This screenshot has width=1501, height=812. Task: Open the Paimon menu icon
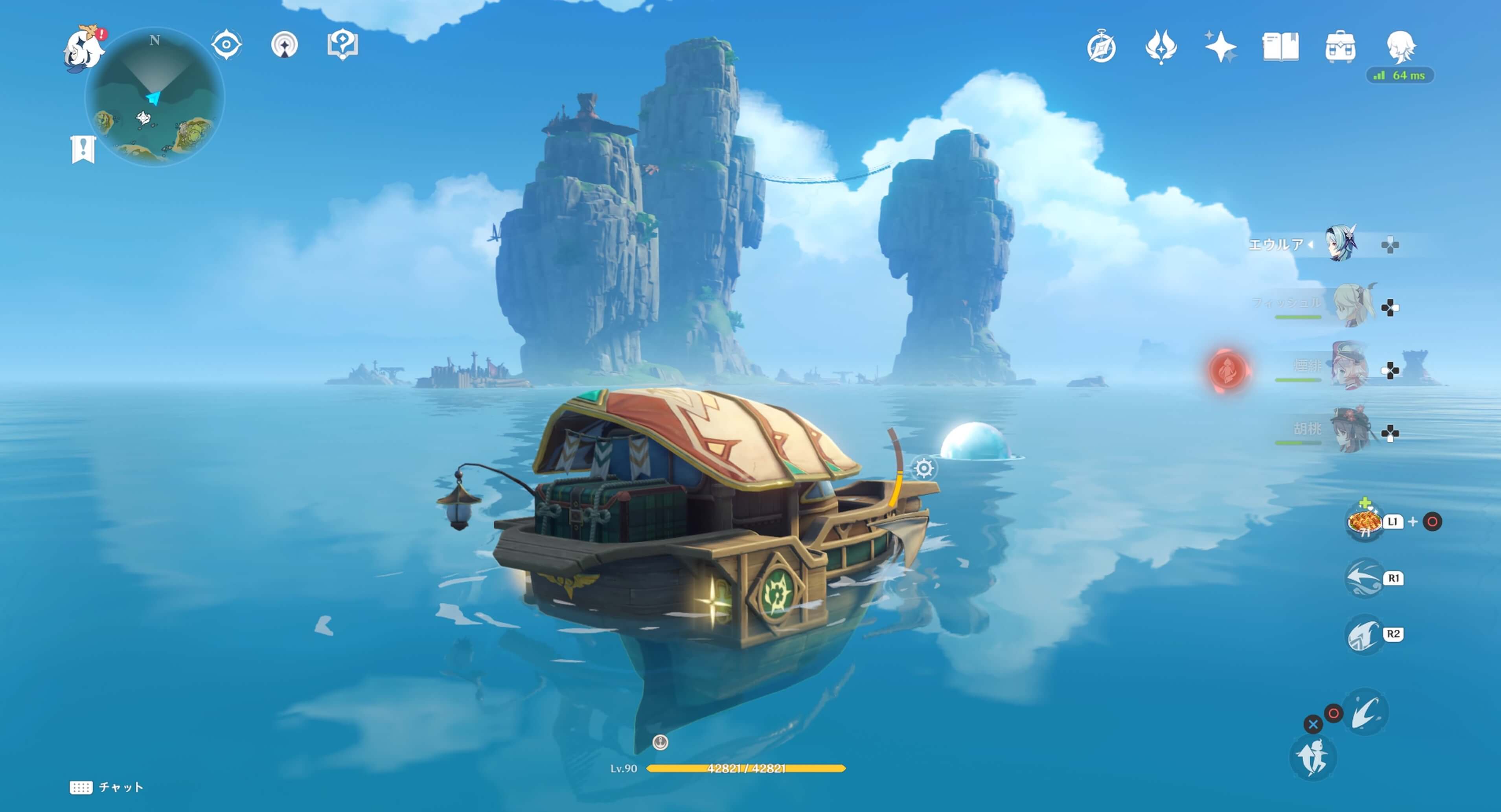(83, 49)
